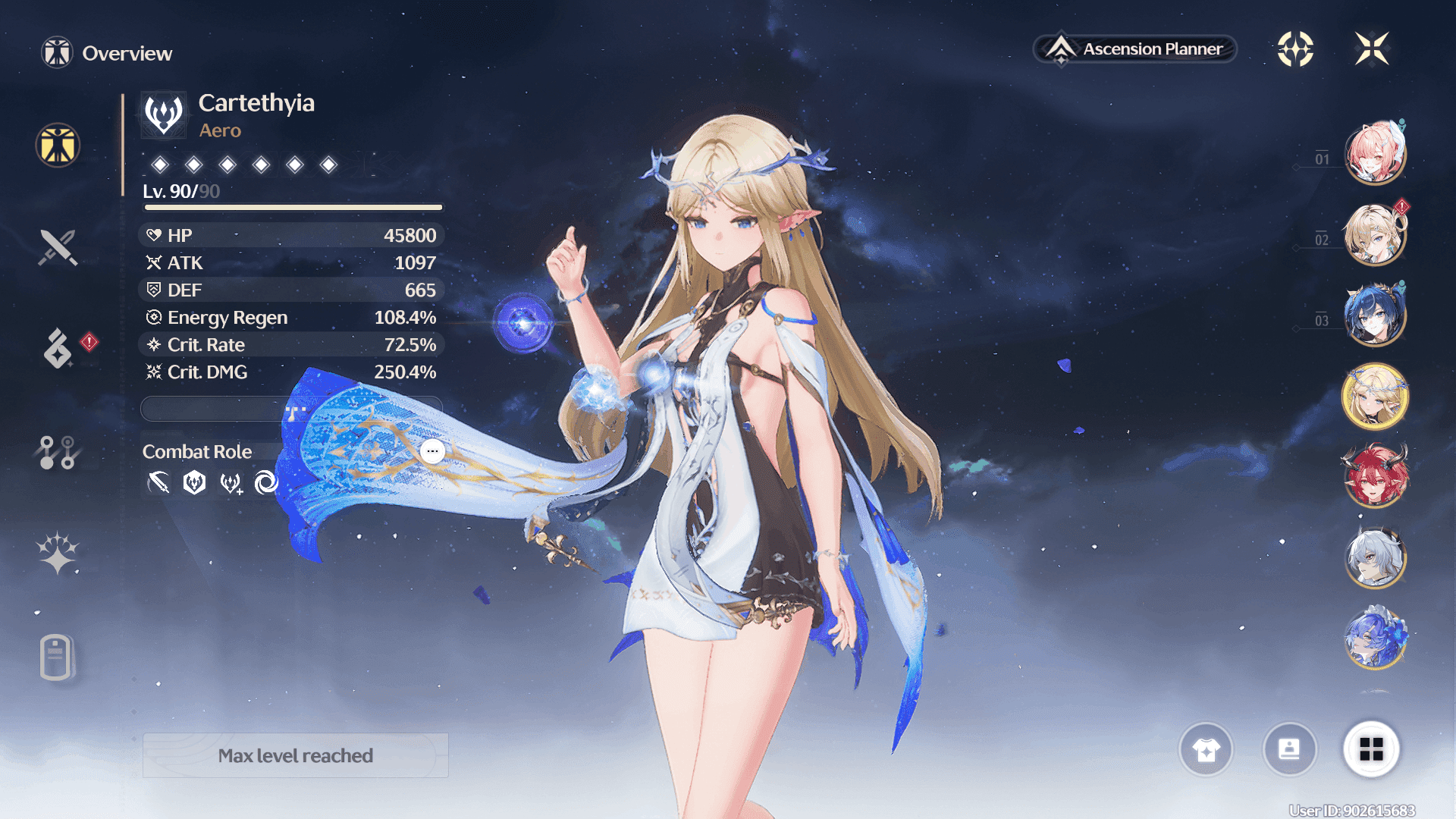Open the Echoes tab with alert badge
Screen dimensions: 1456x819
tap(58, 349)
